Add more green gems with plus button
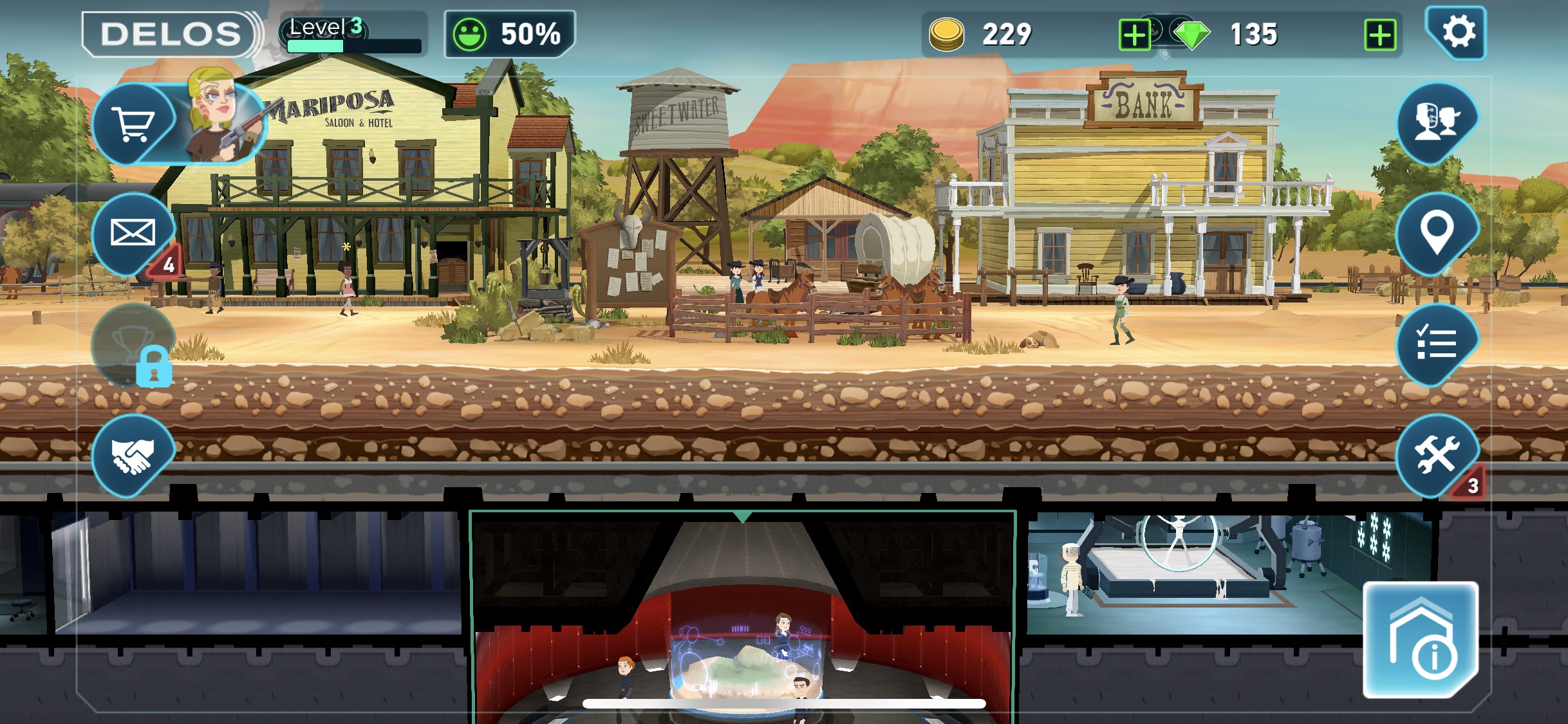Image resolution: width=1568 pixels, height=724 pixels. tap(1380, 35)
